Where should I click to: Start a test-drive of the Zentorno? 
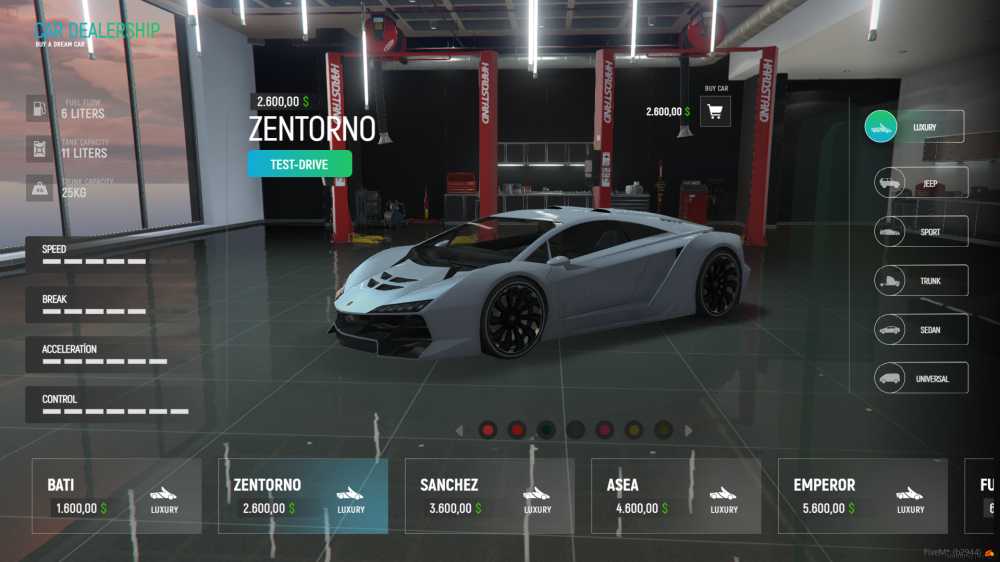click(300, 164)
